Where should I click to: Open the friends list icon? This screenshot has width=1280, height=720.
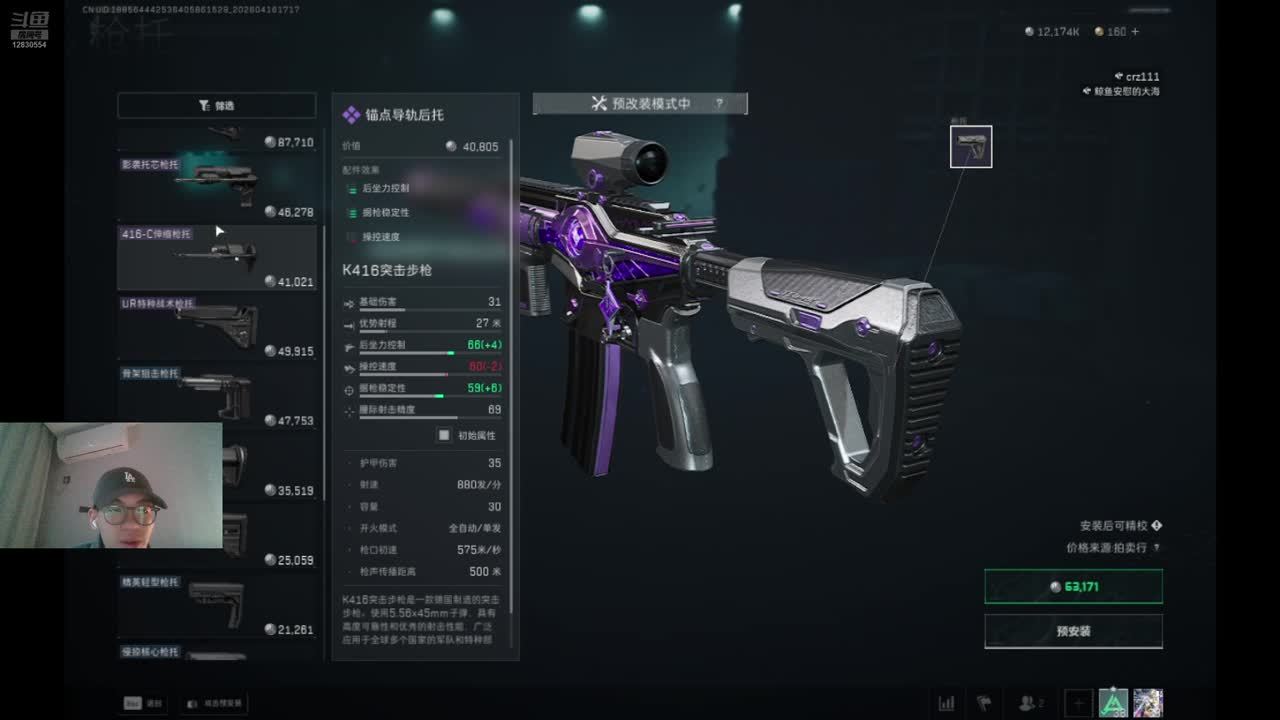(1028, 703)
